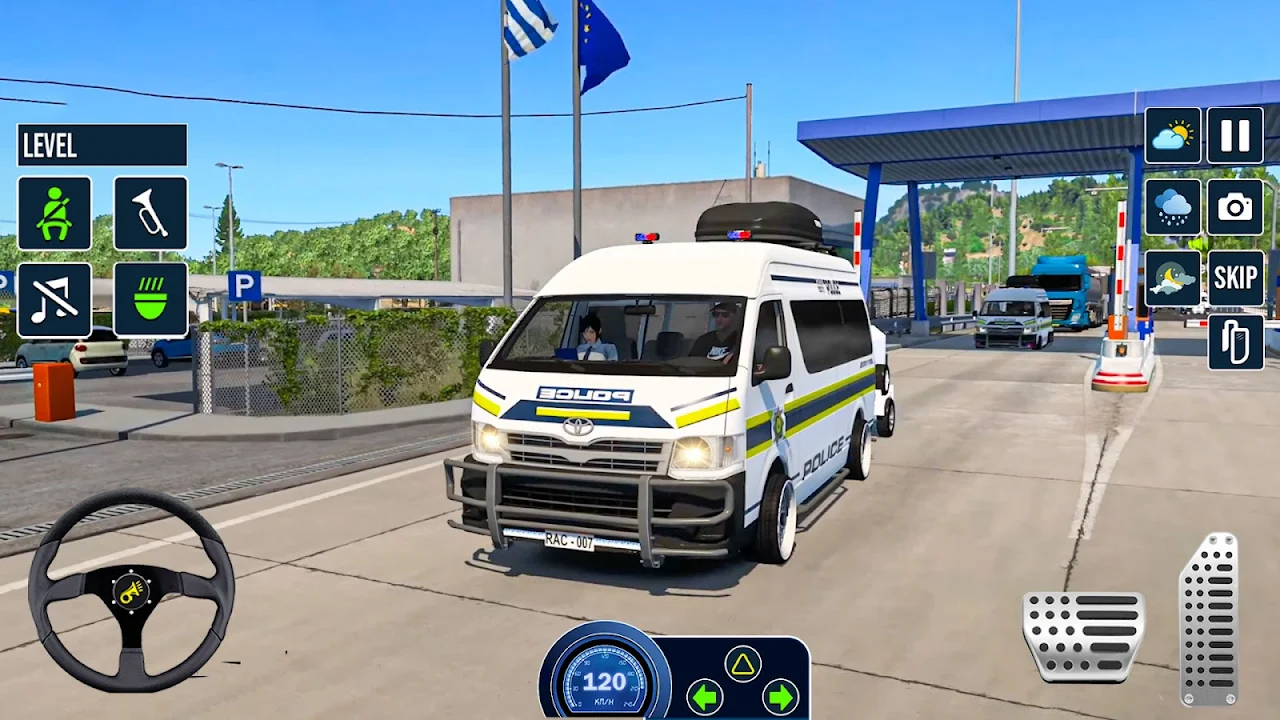Activate the green siren light button
This screenshot has height=720, width=1280.
(150, 299)
